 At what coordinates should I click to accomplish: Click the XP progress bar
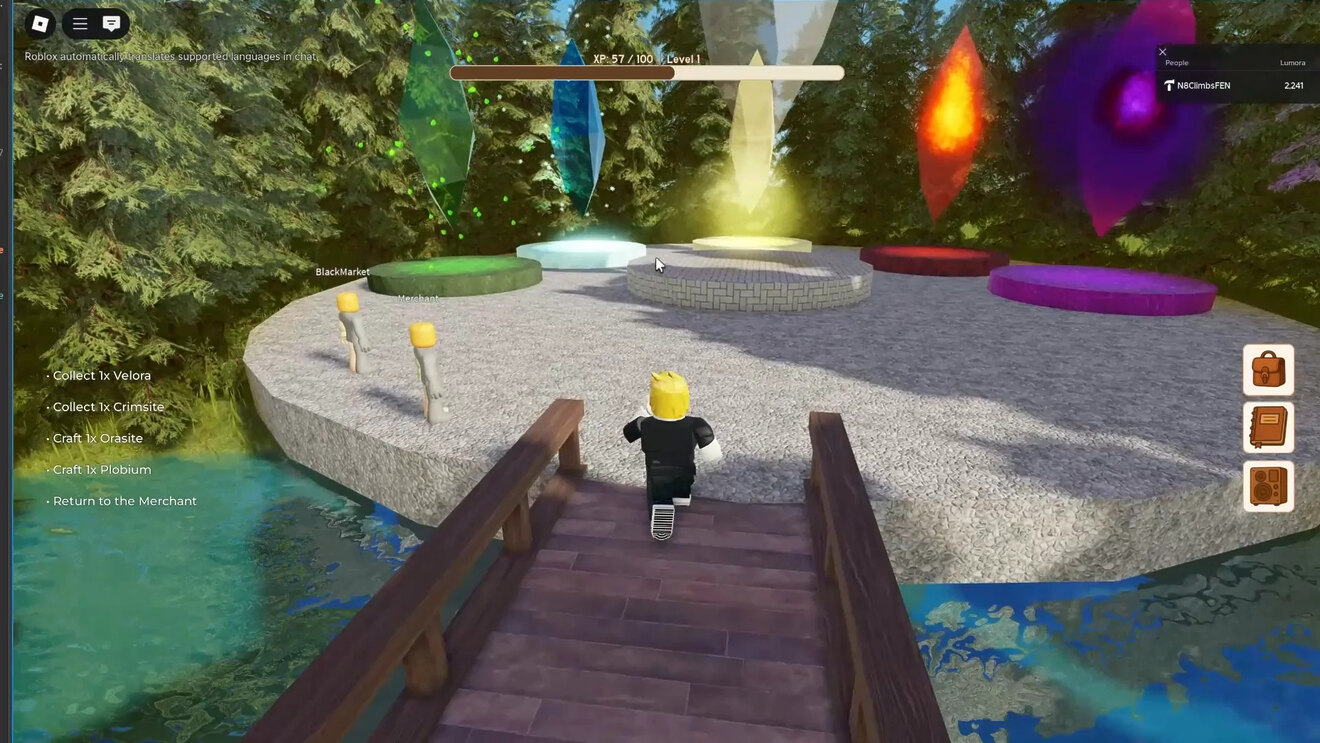648,72
